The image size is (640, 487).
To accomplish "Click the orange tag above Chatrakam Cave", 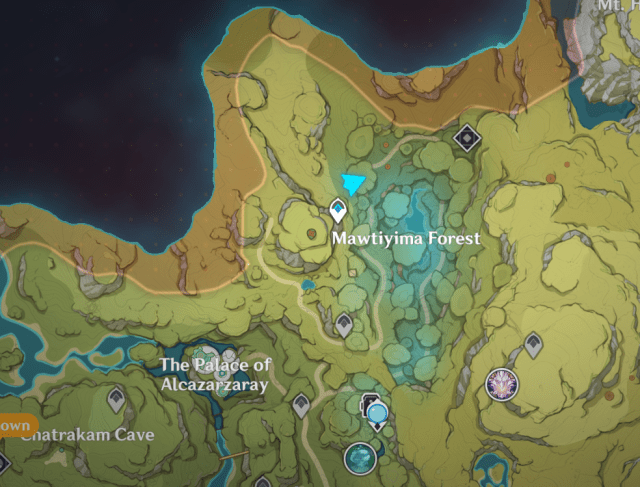I will [16, 426].
